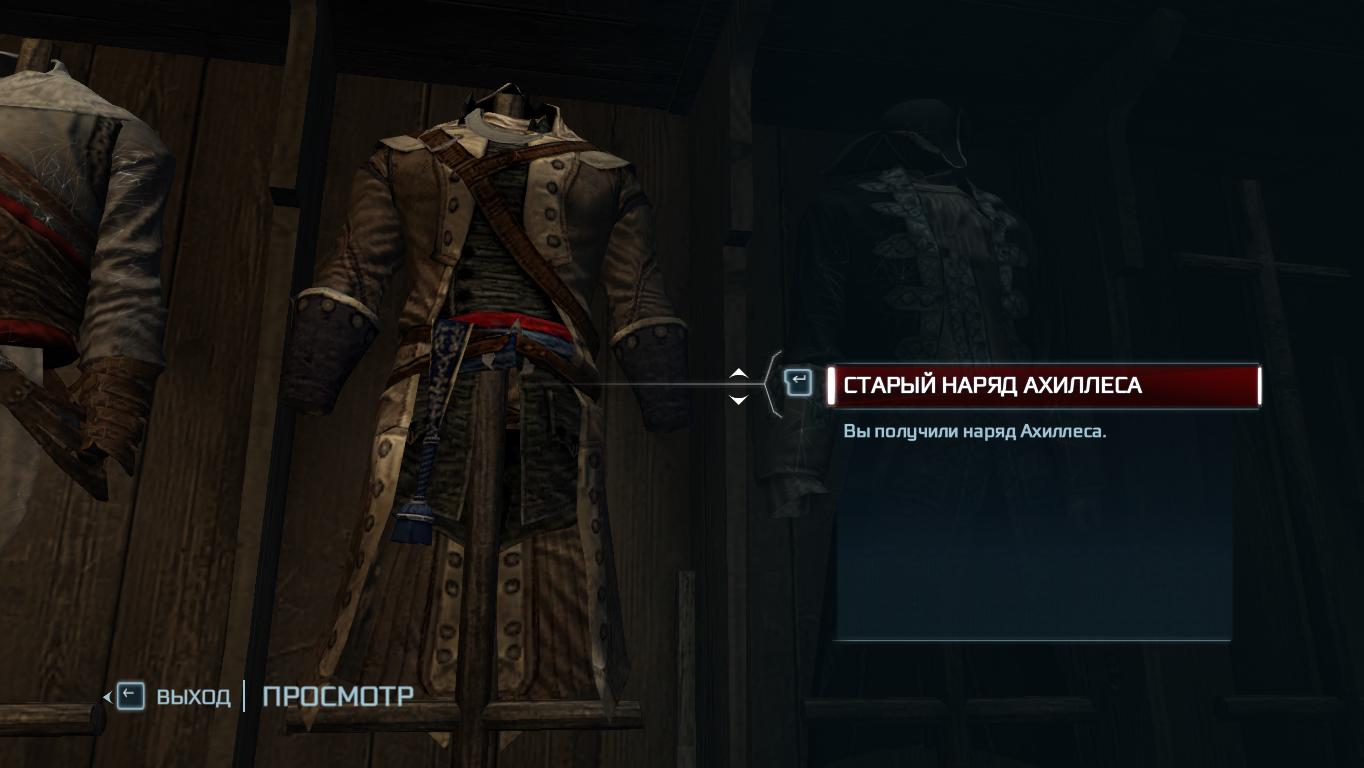Click the up arrow above the outfit selector

click(738, 373)
